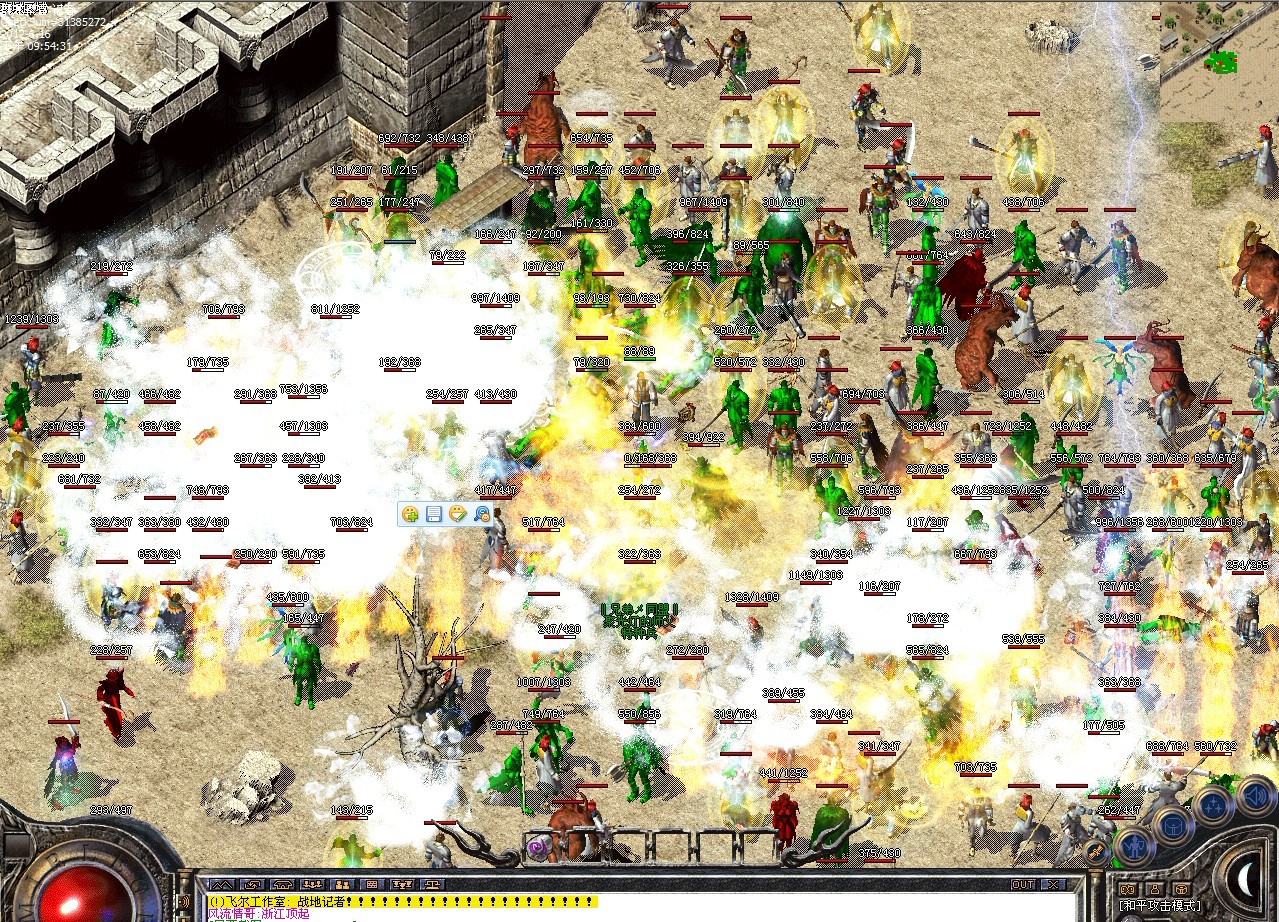This screenshot has width=1279, height=922.
Task: Click the peace attack mode label
Action: click(1160, 906)
